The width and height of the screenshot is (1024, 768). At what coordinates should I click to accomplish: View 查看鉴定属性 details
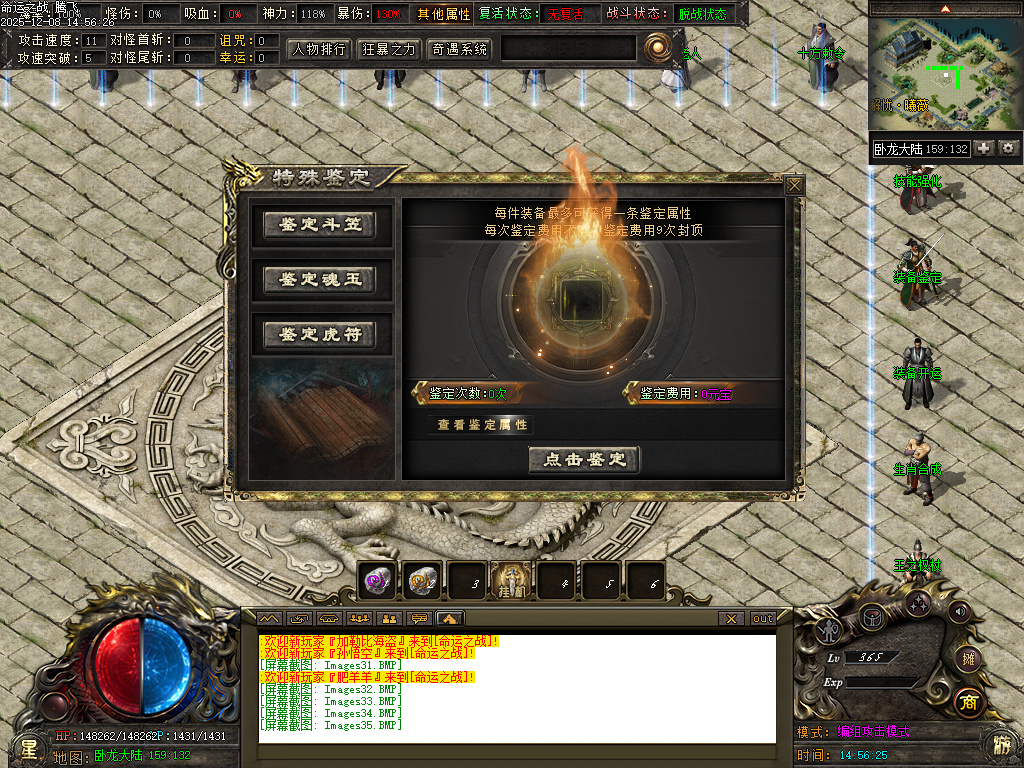[x=482, y=425]
